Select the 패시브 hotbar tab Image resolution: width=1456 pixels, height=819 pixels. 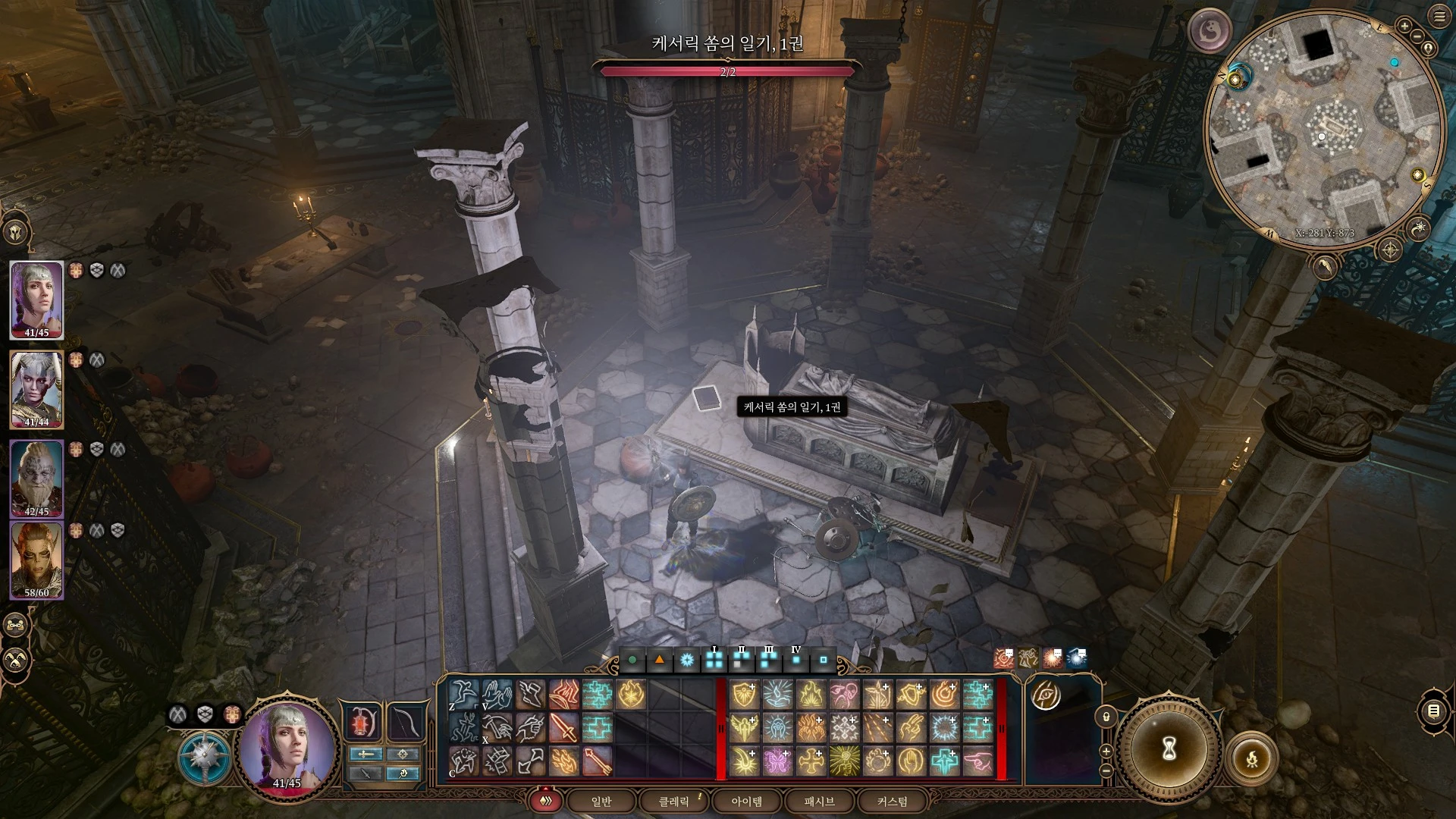(x=819, y=802)
